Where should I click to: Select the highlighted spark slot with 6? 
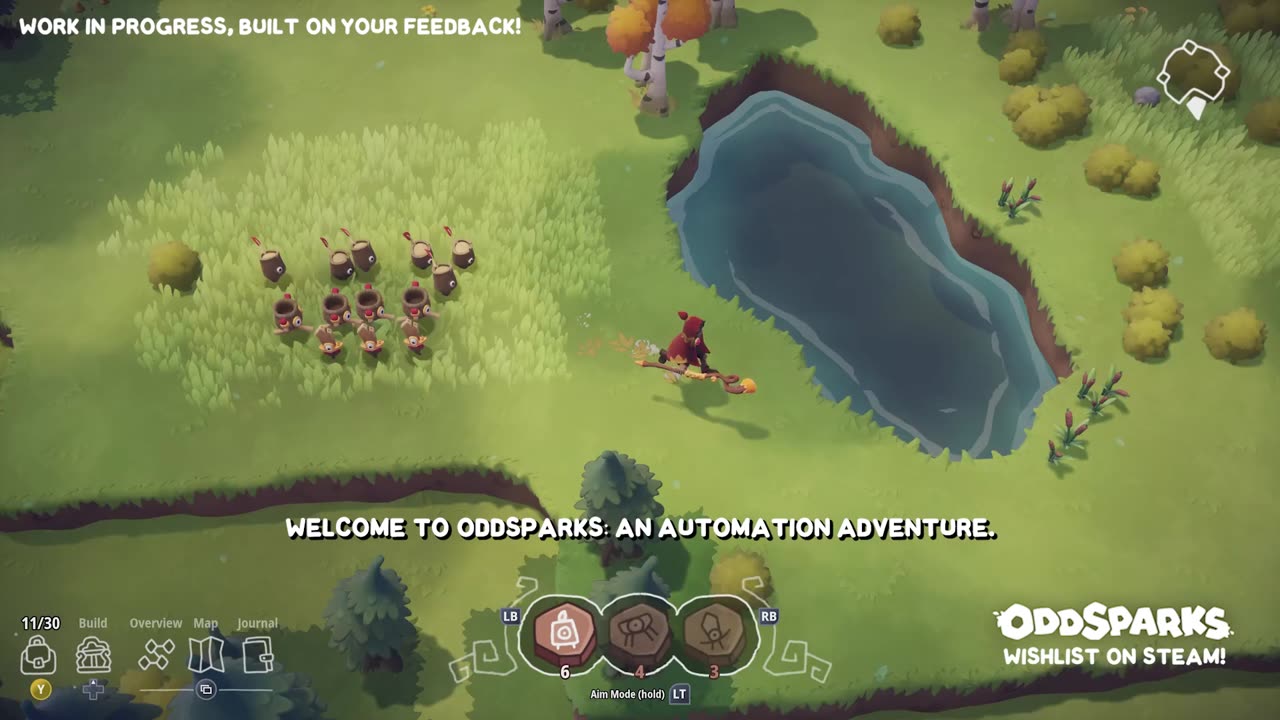(565, 633)
